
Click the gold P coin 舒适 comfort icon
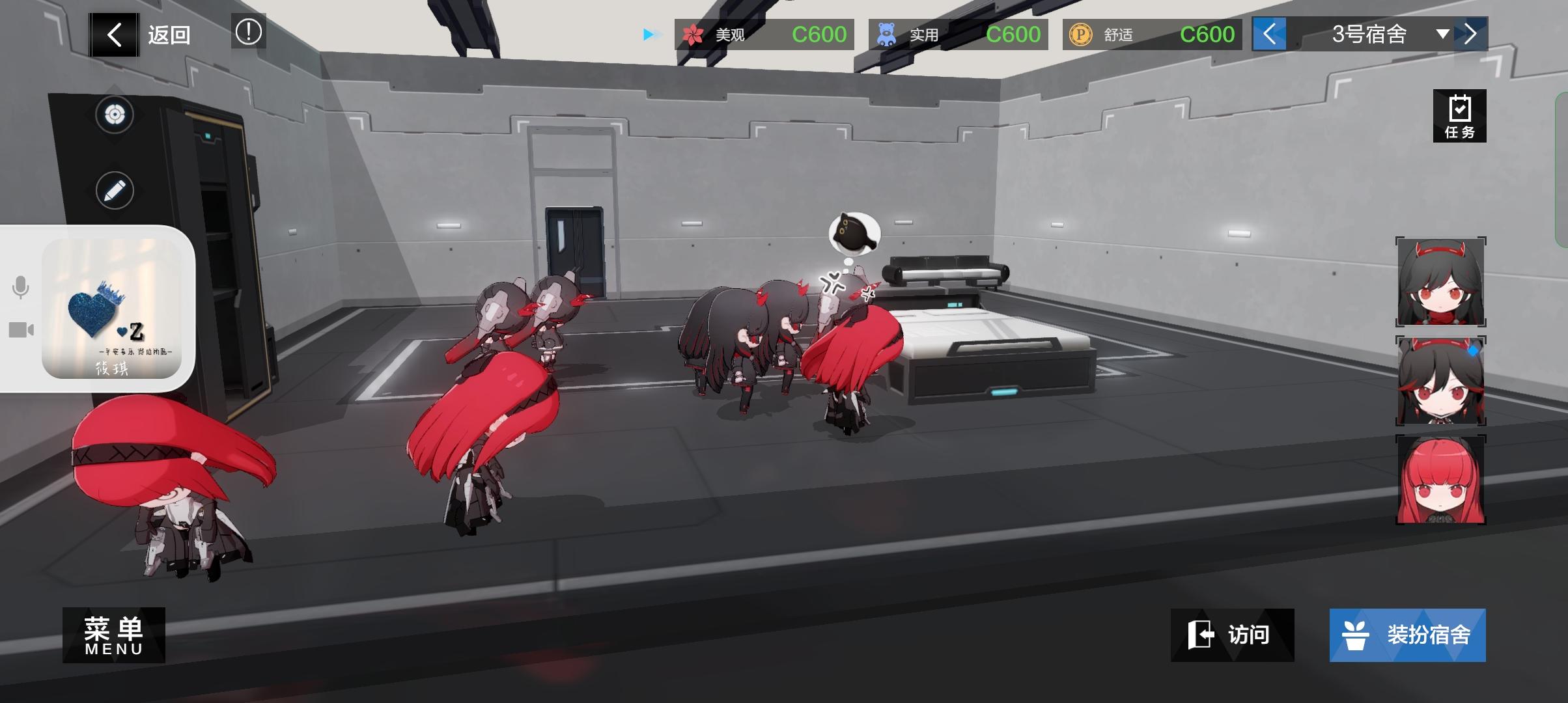pos(1080,34)
